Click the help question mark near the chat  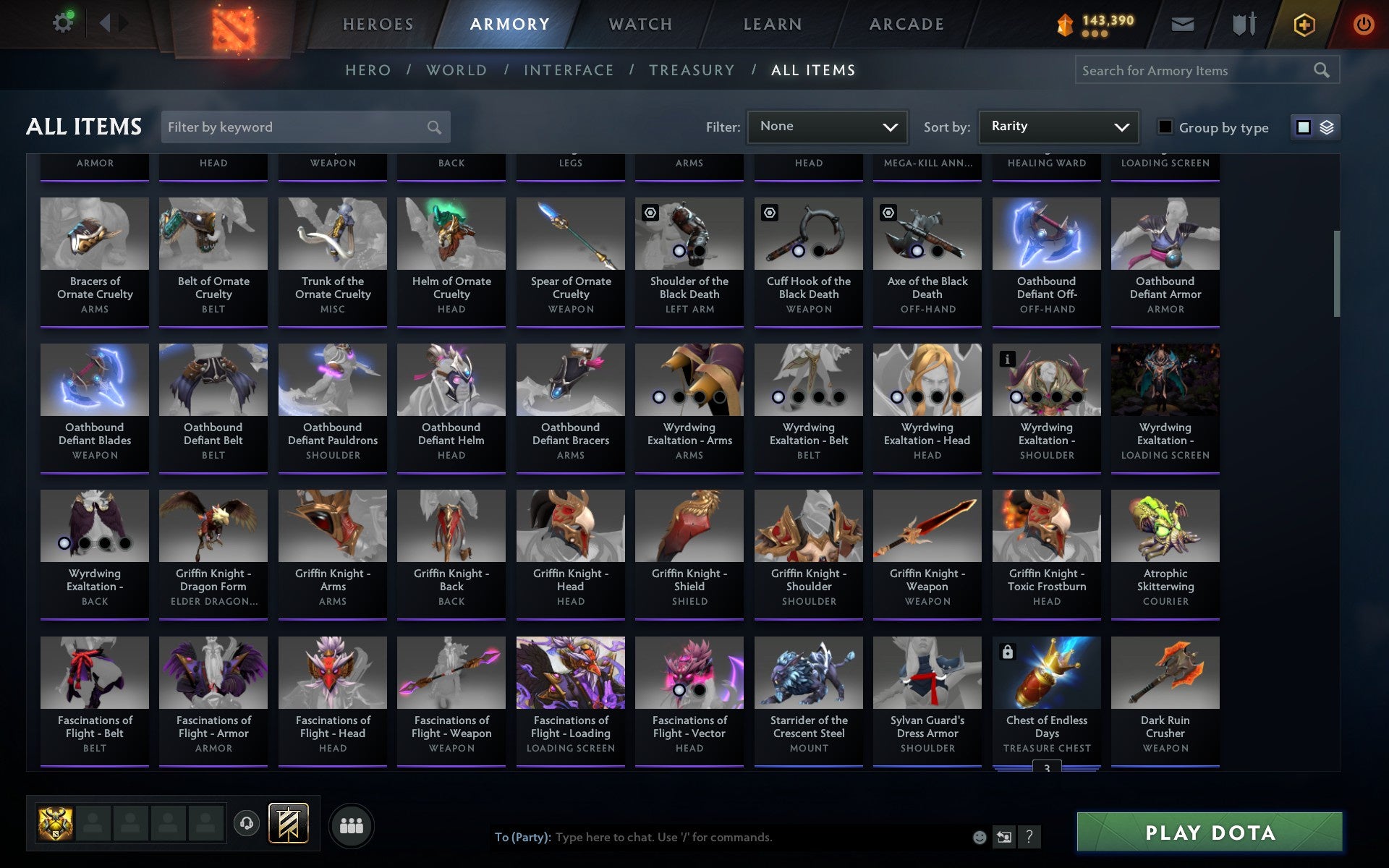(1029, 838)
